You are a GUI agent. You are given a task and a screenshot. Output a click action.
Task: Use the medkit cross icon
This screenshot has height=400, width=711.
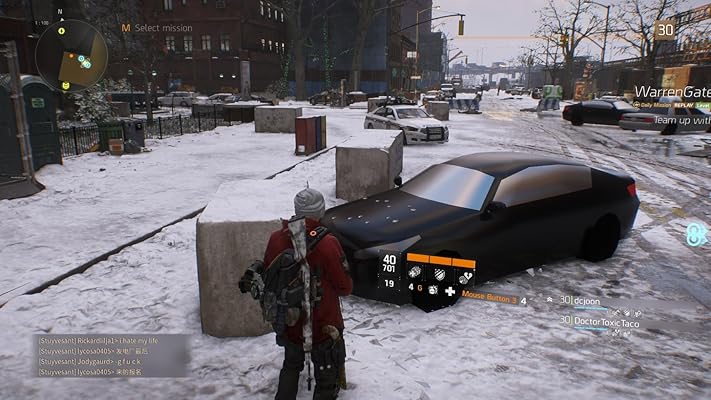click(450, 290)
